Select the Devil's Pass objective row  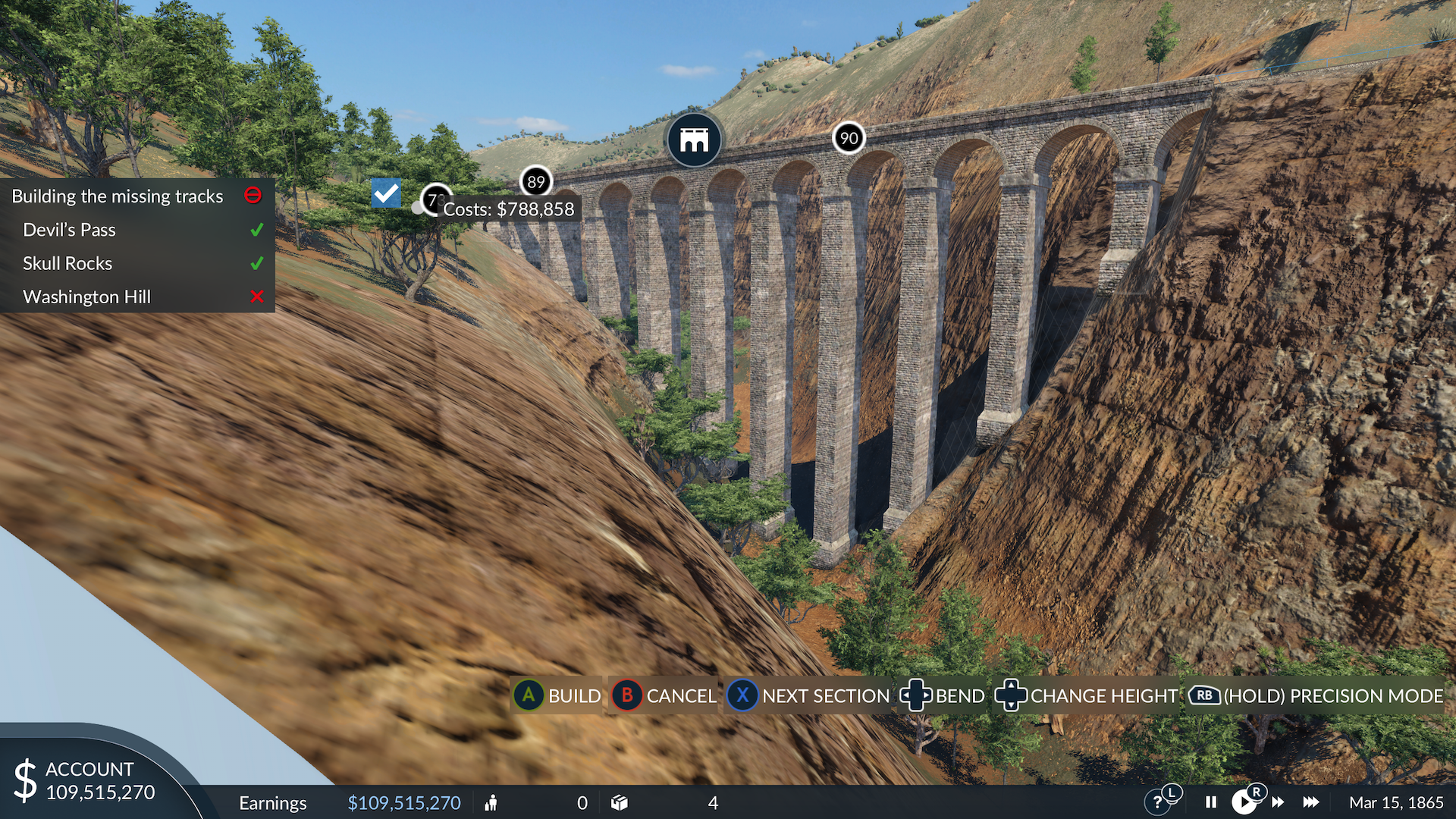point(70,230)
